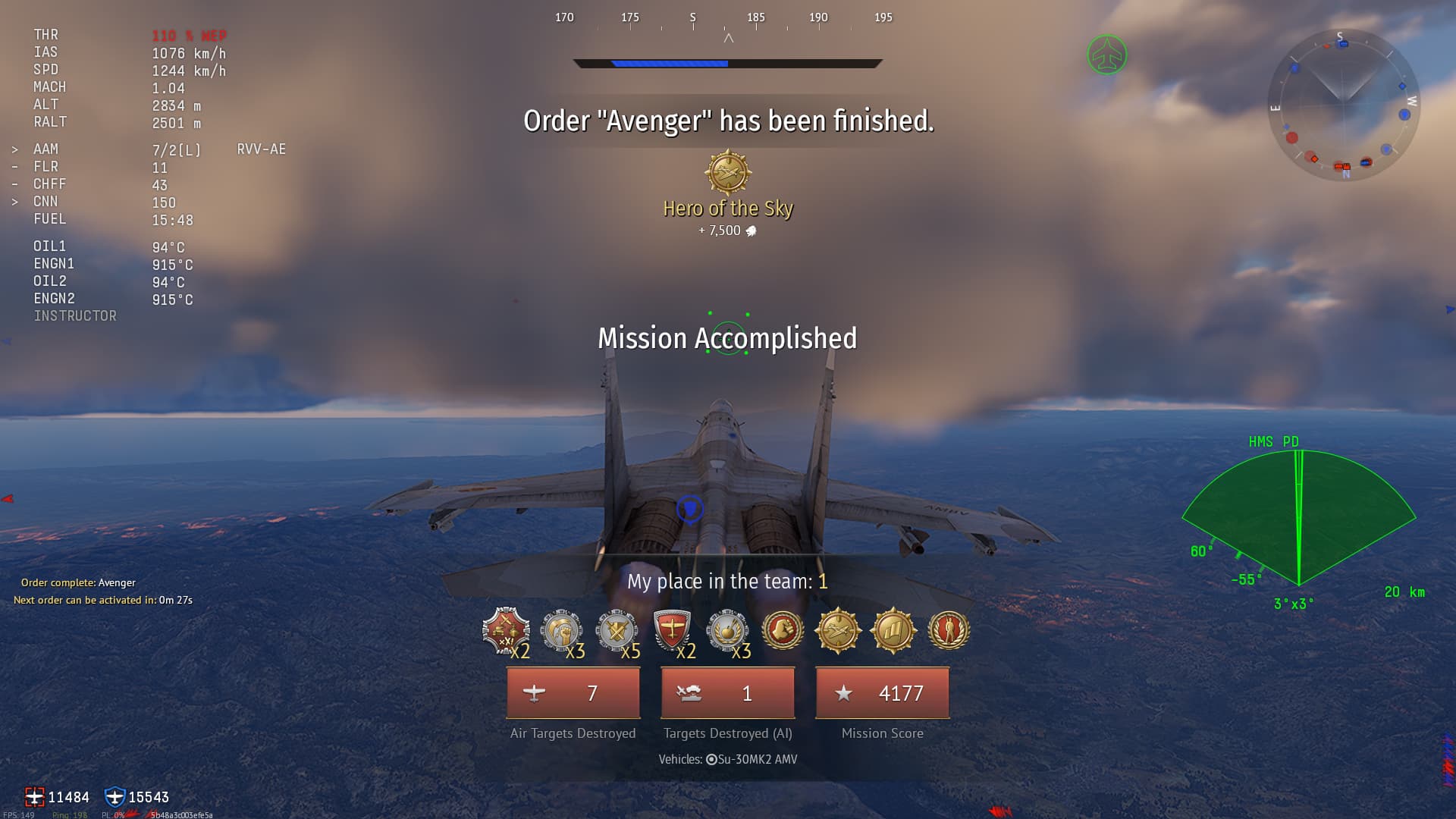Select the Air Targets Destroyed tile

573,693
